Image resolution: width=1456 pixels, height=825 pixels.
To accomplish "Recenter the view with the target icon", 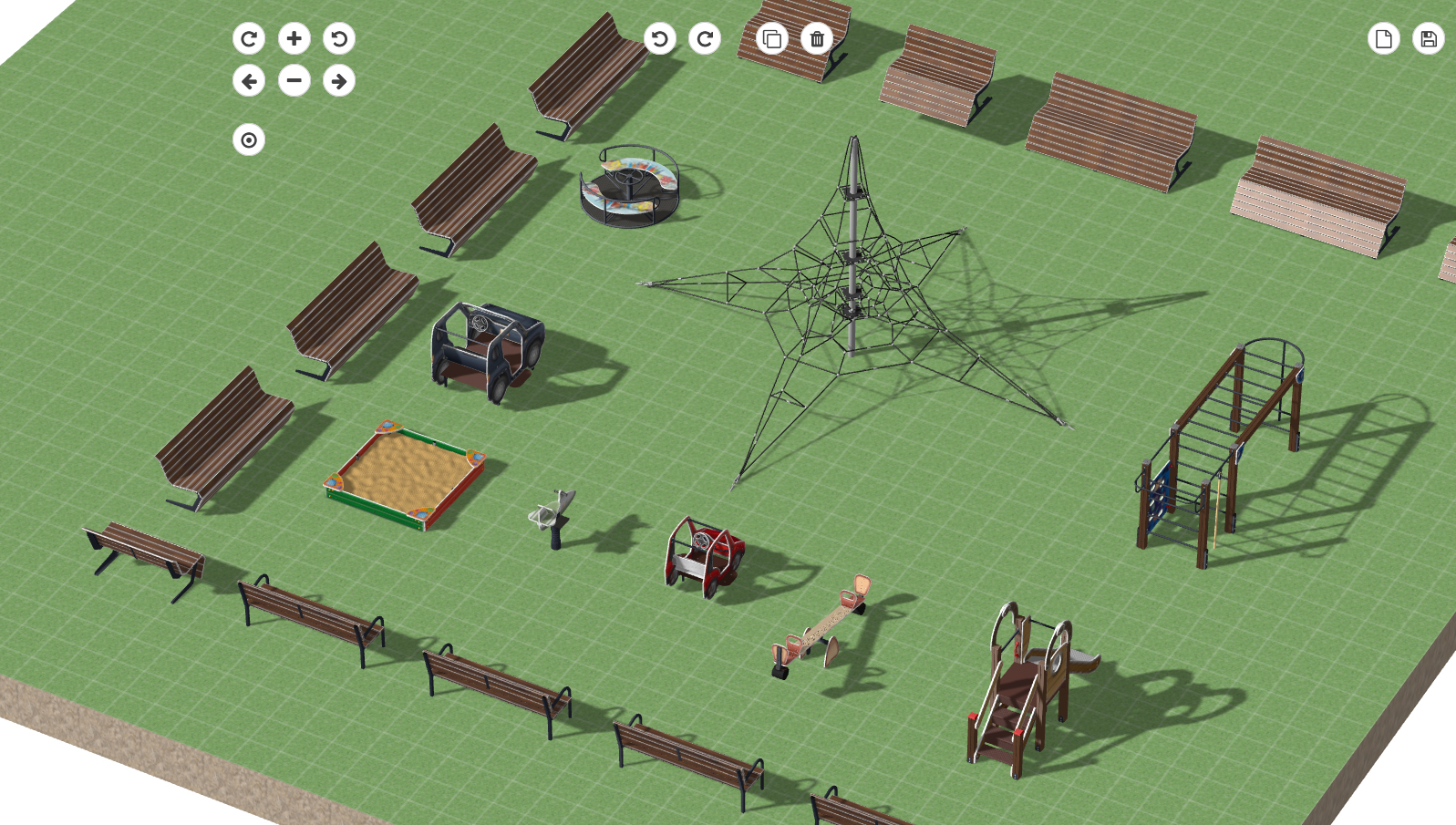I will coord(249,140).
